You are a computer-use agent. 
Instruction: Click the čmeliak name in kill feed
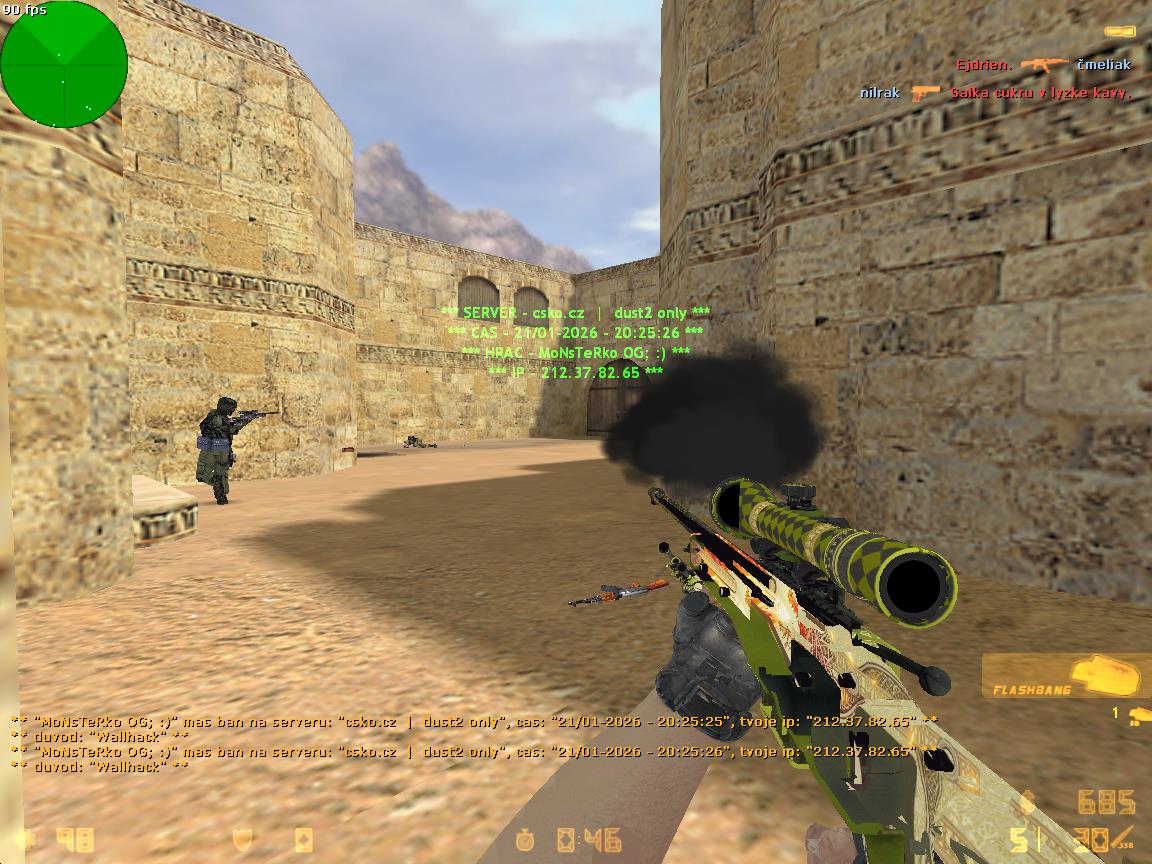tap(1104, 65)
